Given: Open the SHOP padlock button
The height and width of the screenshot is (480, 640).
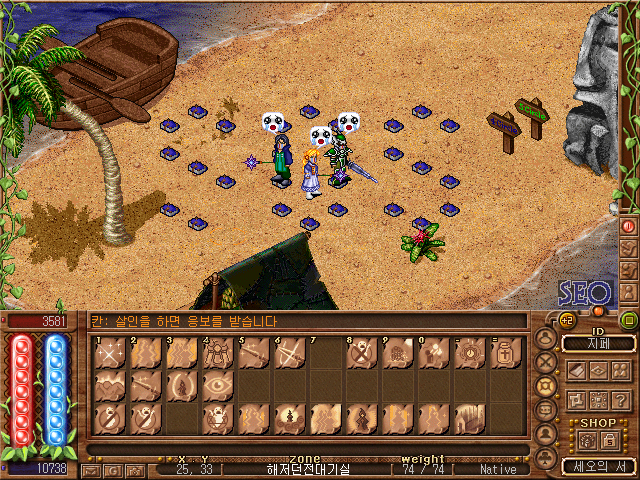Looking at the screenshot, I should pyautogui.click(x=609, y=440).
